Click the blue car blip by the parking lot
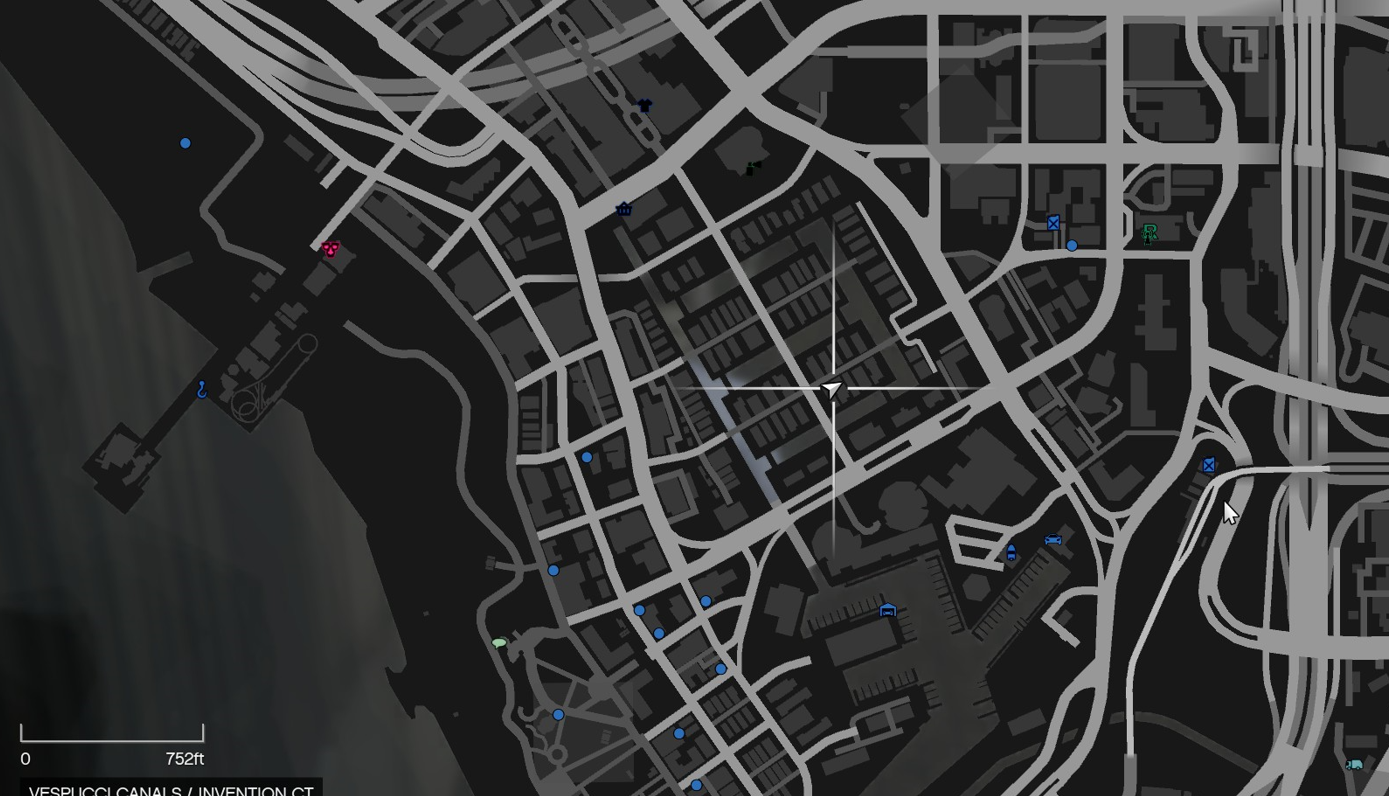The width and height of the screenshot is (1389, 796). tap(1052, 538)
